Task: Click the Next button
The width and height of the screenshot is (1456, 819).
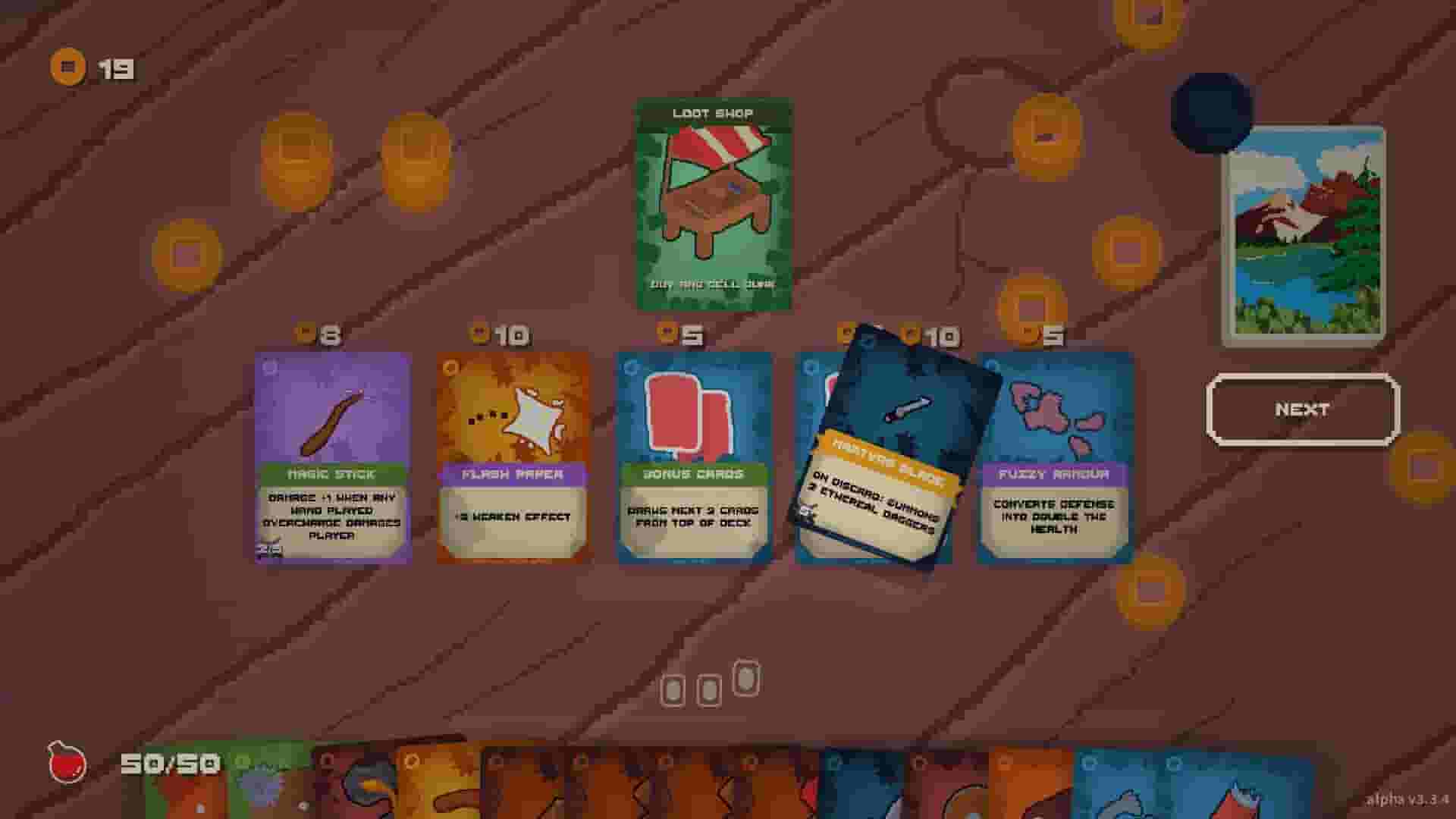Action: click(x=1301, y=409)
